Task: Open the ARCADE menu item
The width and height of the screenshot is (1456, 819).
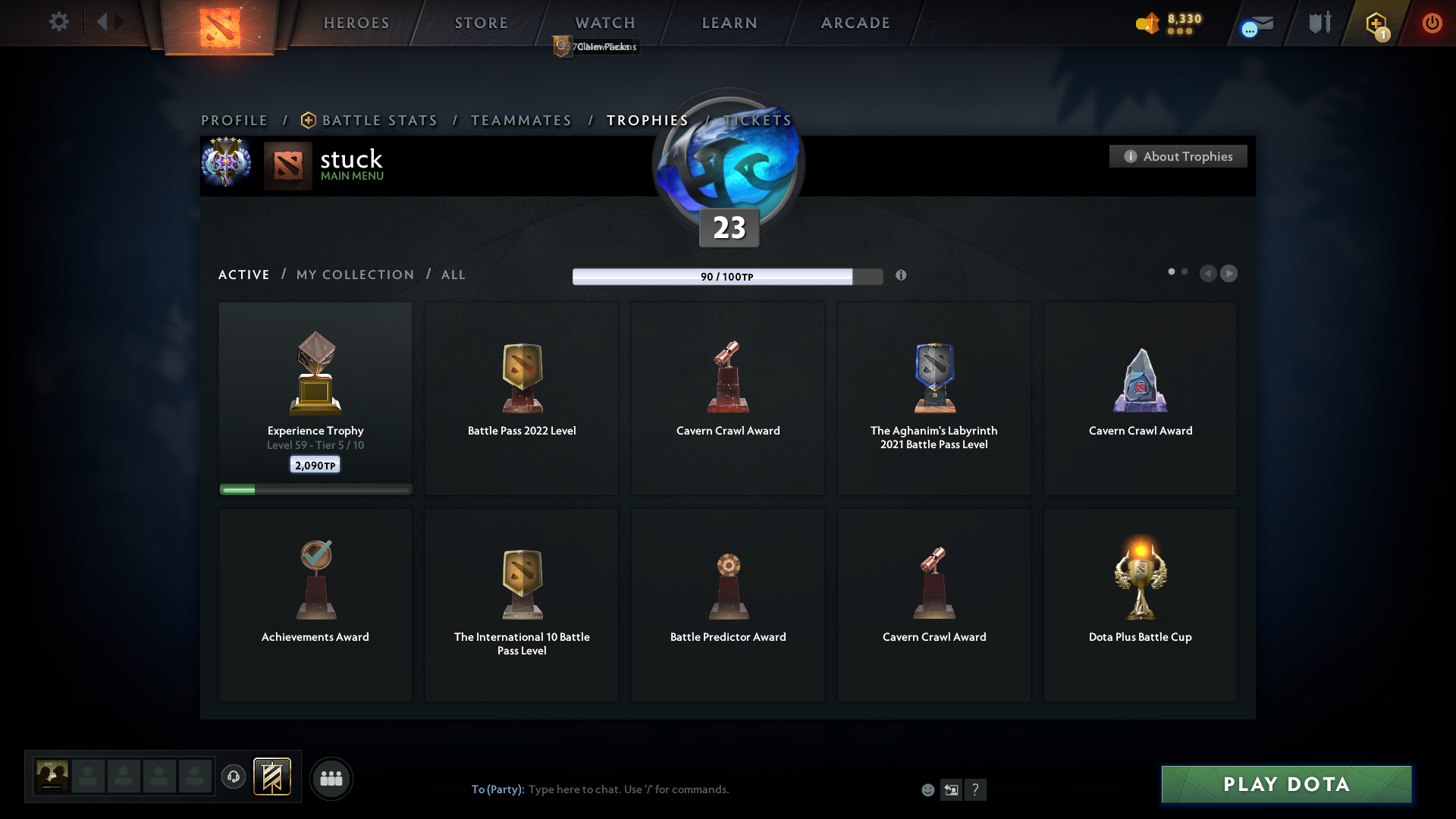Action: pos(854,23)
